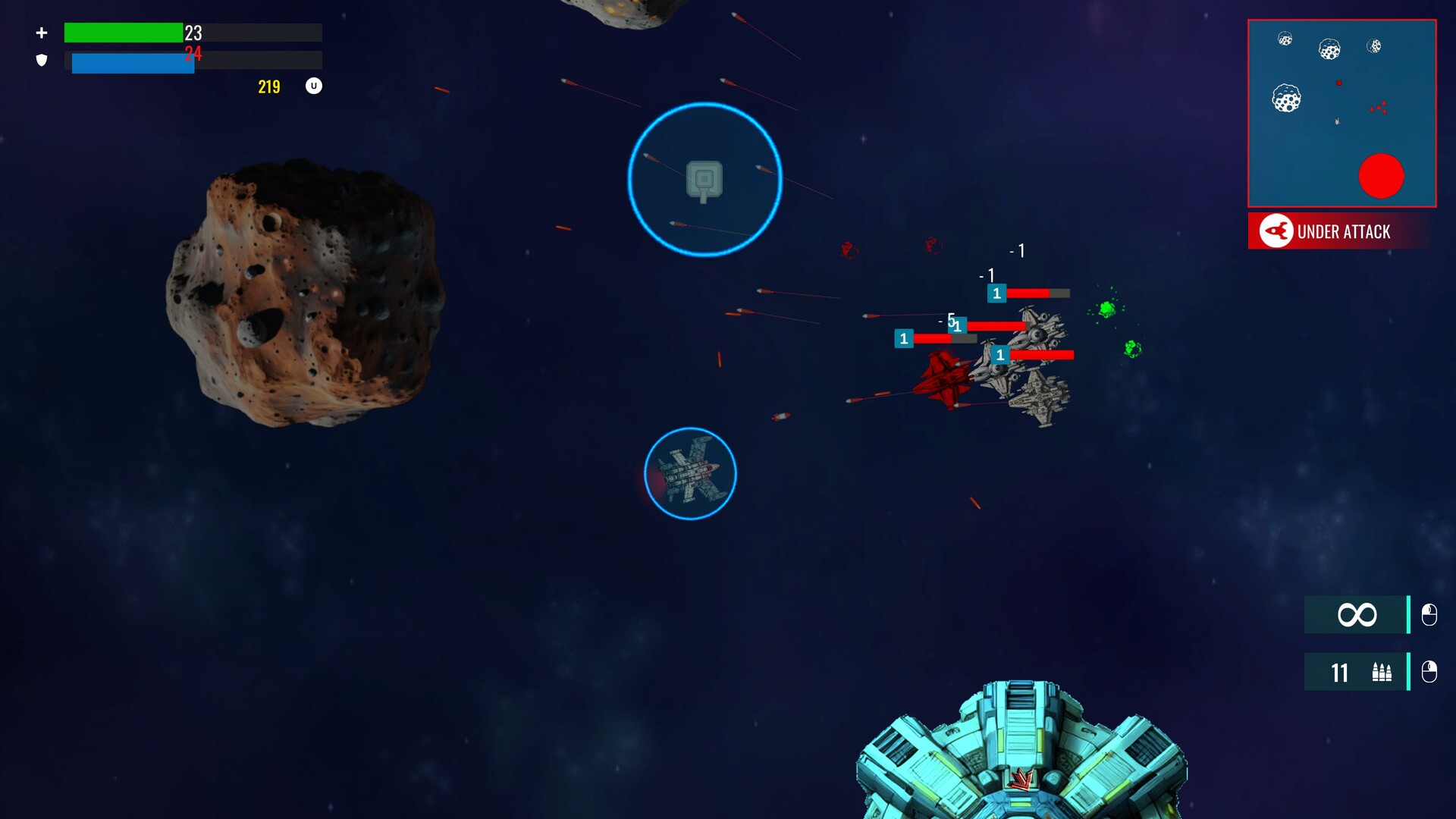
Task: Click the right mouse button indicator icon
Action: pos(1428,672)
